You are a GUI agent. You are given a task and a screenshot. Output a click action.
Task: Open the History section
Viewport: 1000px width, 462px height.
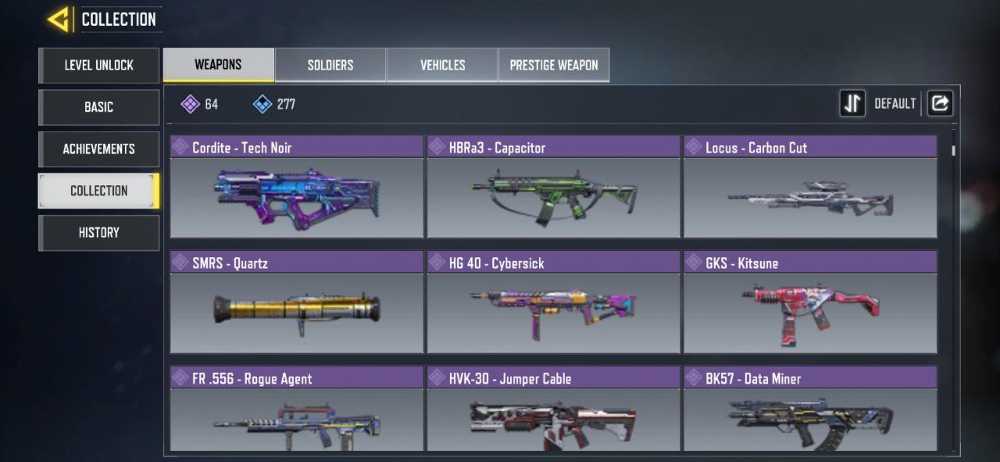point(99,232)
